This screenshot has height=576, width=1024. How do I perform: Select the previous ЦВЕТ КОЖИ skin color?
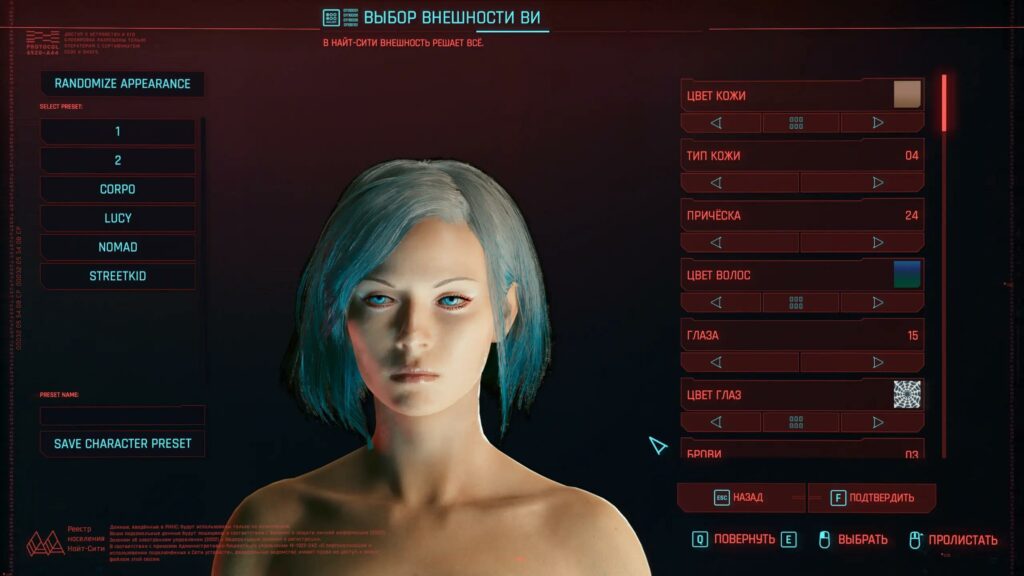(716, 123)
